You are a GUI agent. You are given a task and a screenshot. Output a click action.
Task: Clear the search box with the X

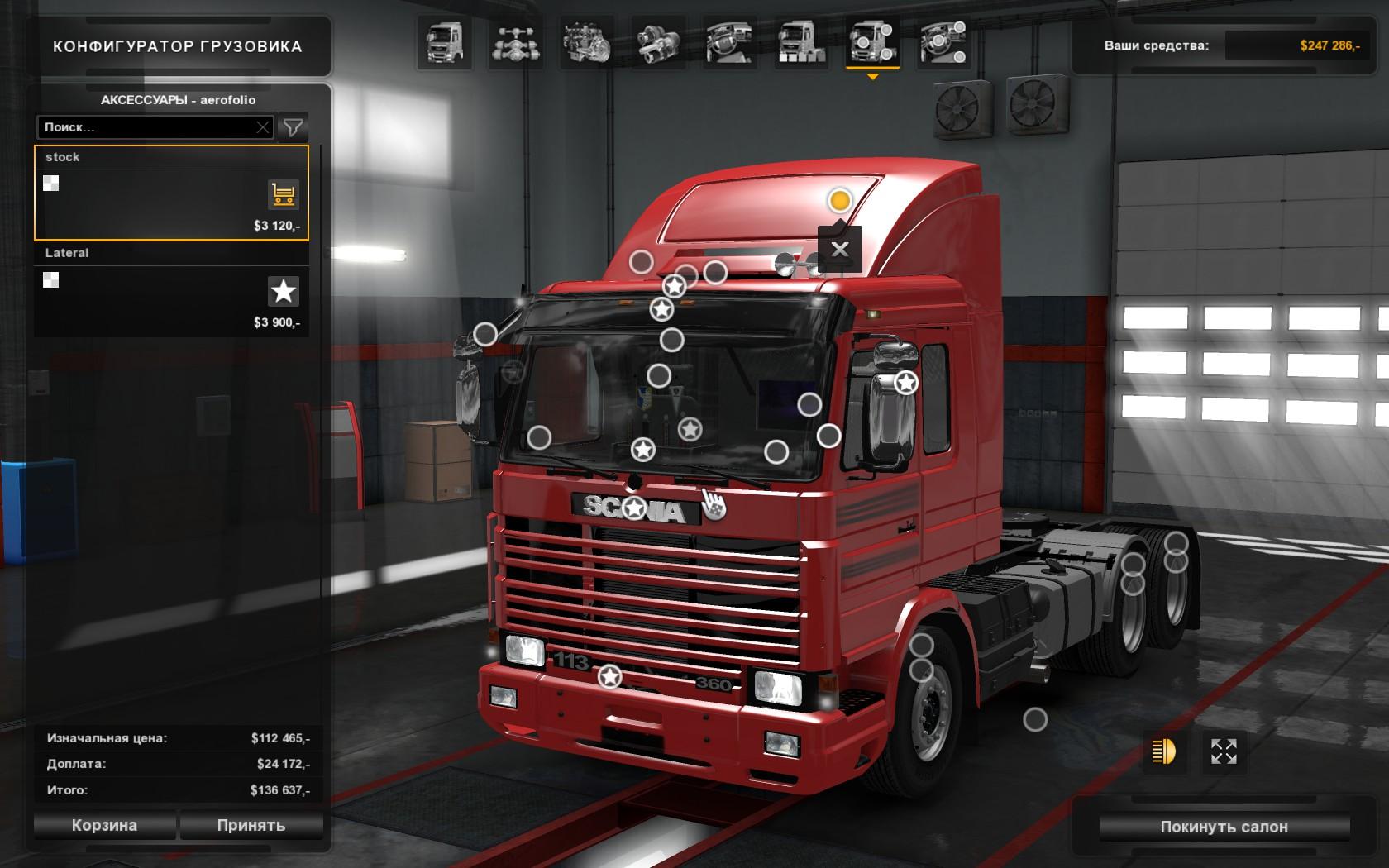click(x=263, y=127)
